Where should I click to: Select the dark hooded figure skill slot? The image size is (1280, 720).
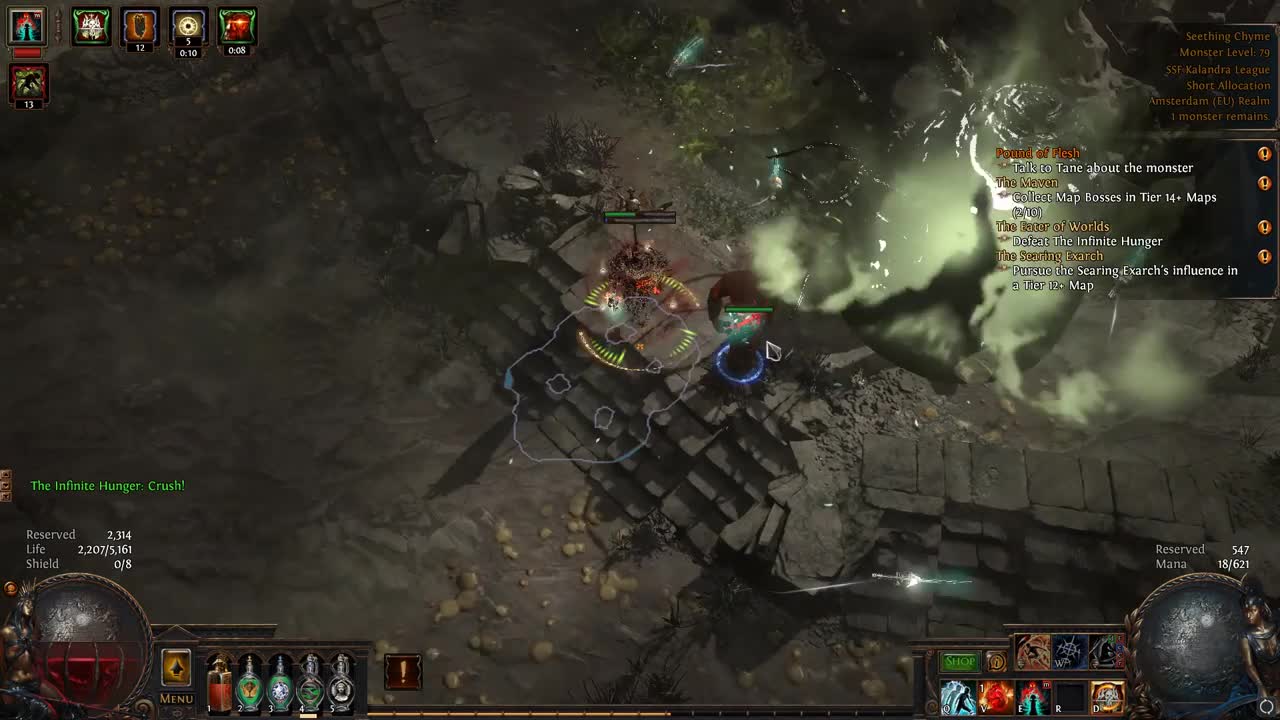(1106, 652)
